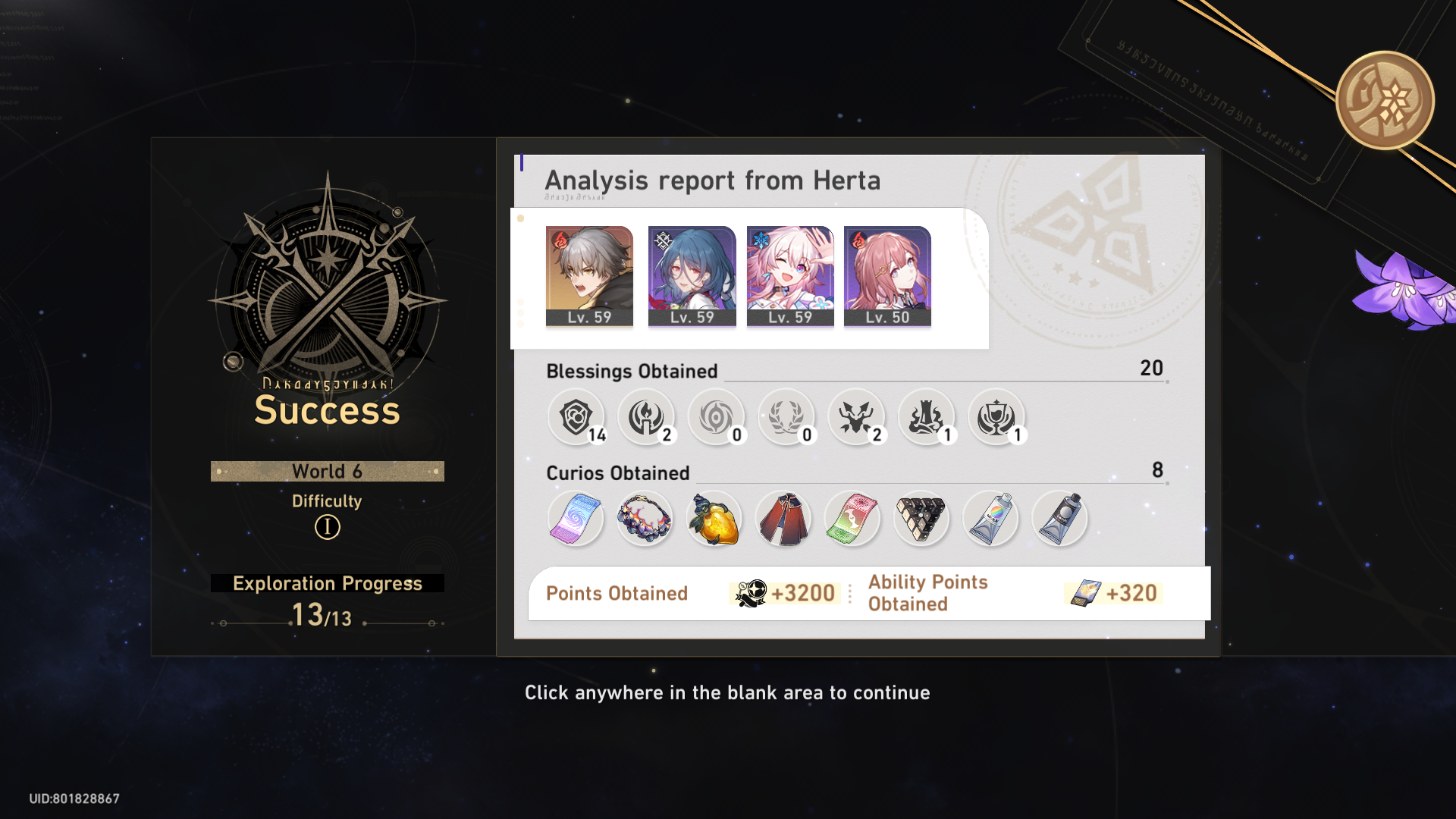Viewport: 1456px width, 819px height.
Task: Click the silver paint tube curio at row's end
Action: coord(1060,519)
